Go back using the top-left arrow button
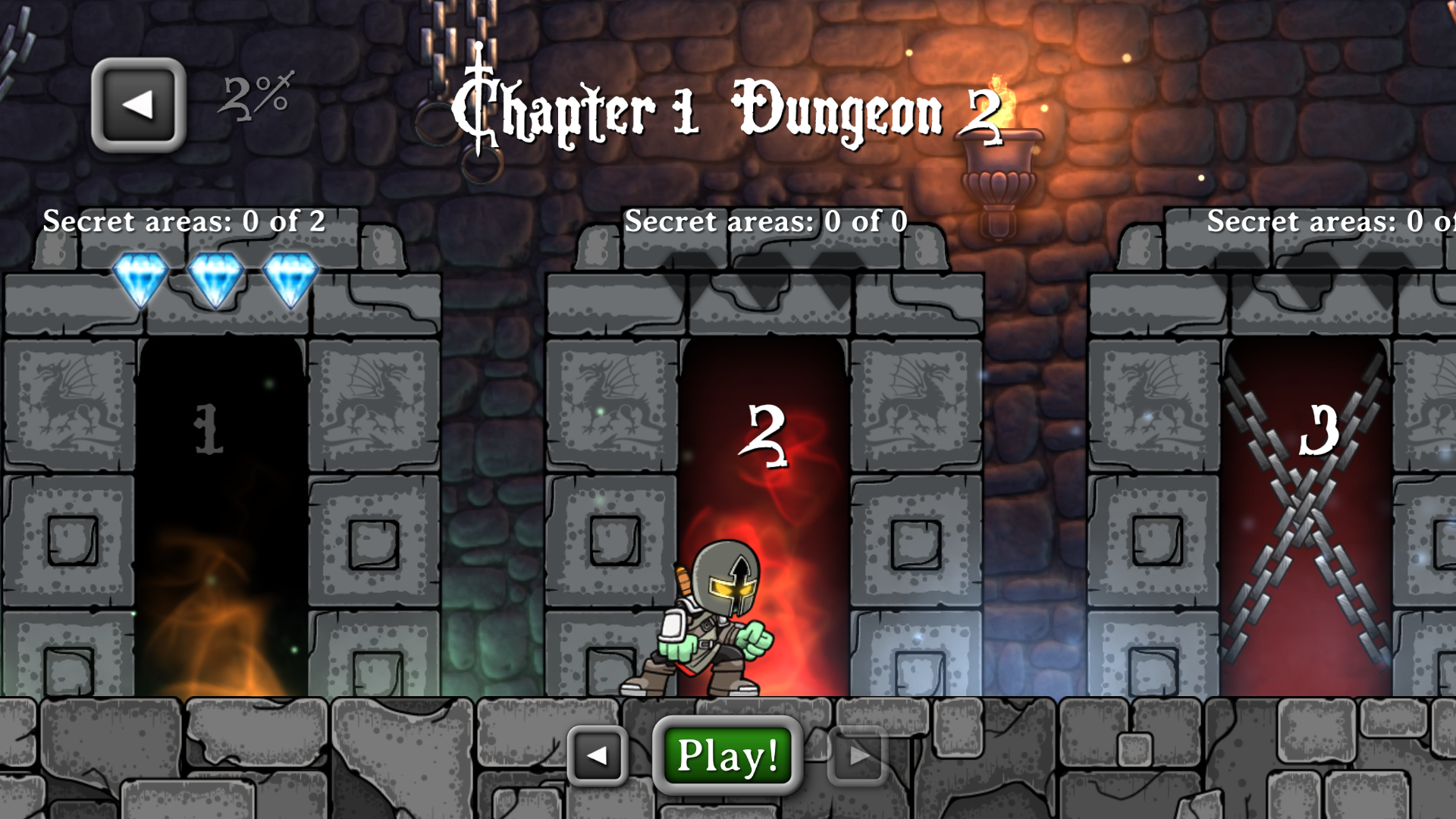 [139, 105]
